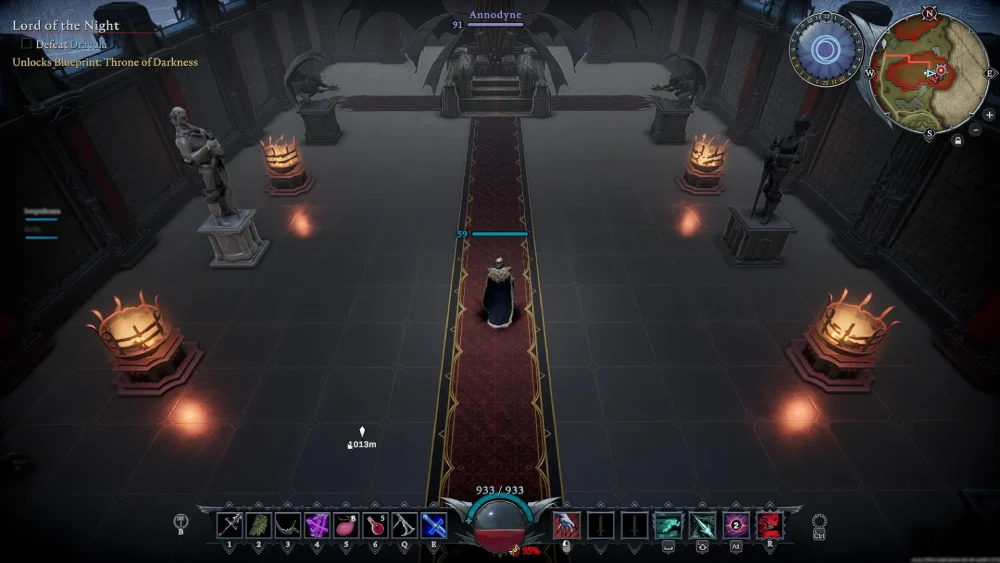Zoom out the minimap with minus button
1000x563 pixels.
pos(976,130)
